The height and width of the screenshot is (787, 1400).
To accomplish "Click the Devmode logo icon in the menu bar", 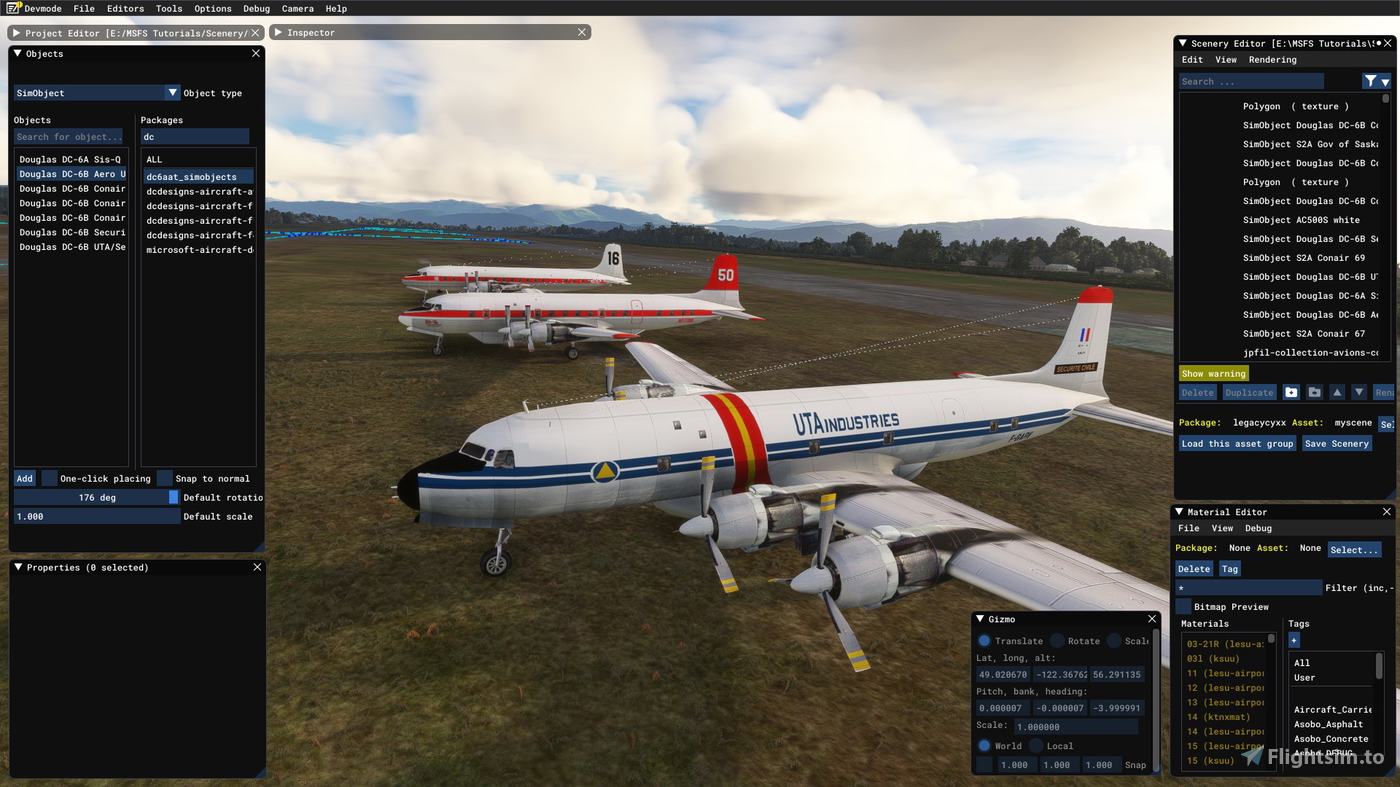I will point(13,8).
